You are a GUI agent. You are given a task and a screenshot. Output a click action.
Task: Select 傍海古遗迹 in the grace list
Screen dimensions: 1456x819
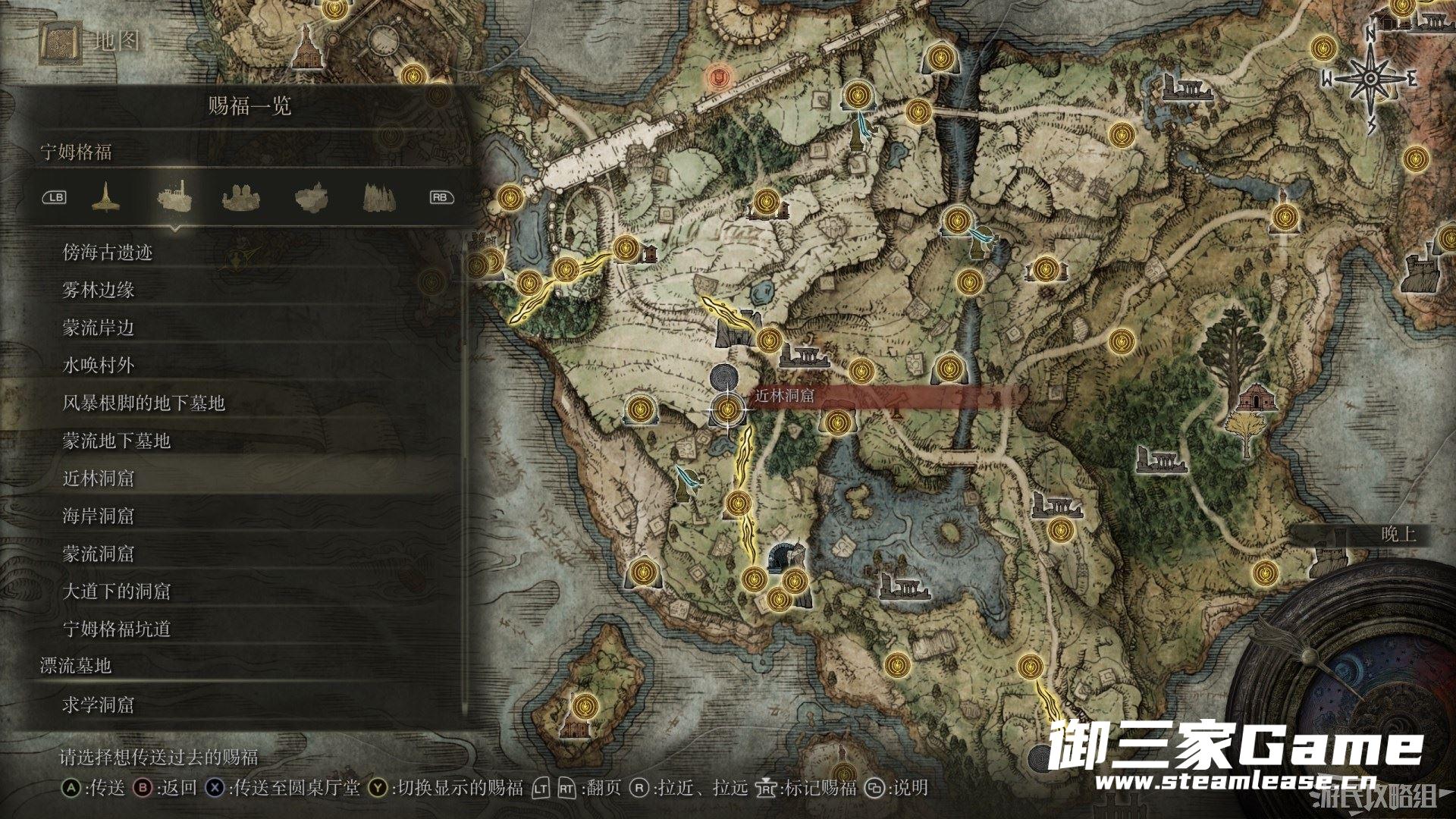pos(108,253)
